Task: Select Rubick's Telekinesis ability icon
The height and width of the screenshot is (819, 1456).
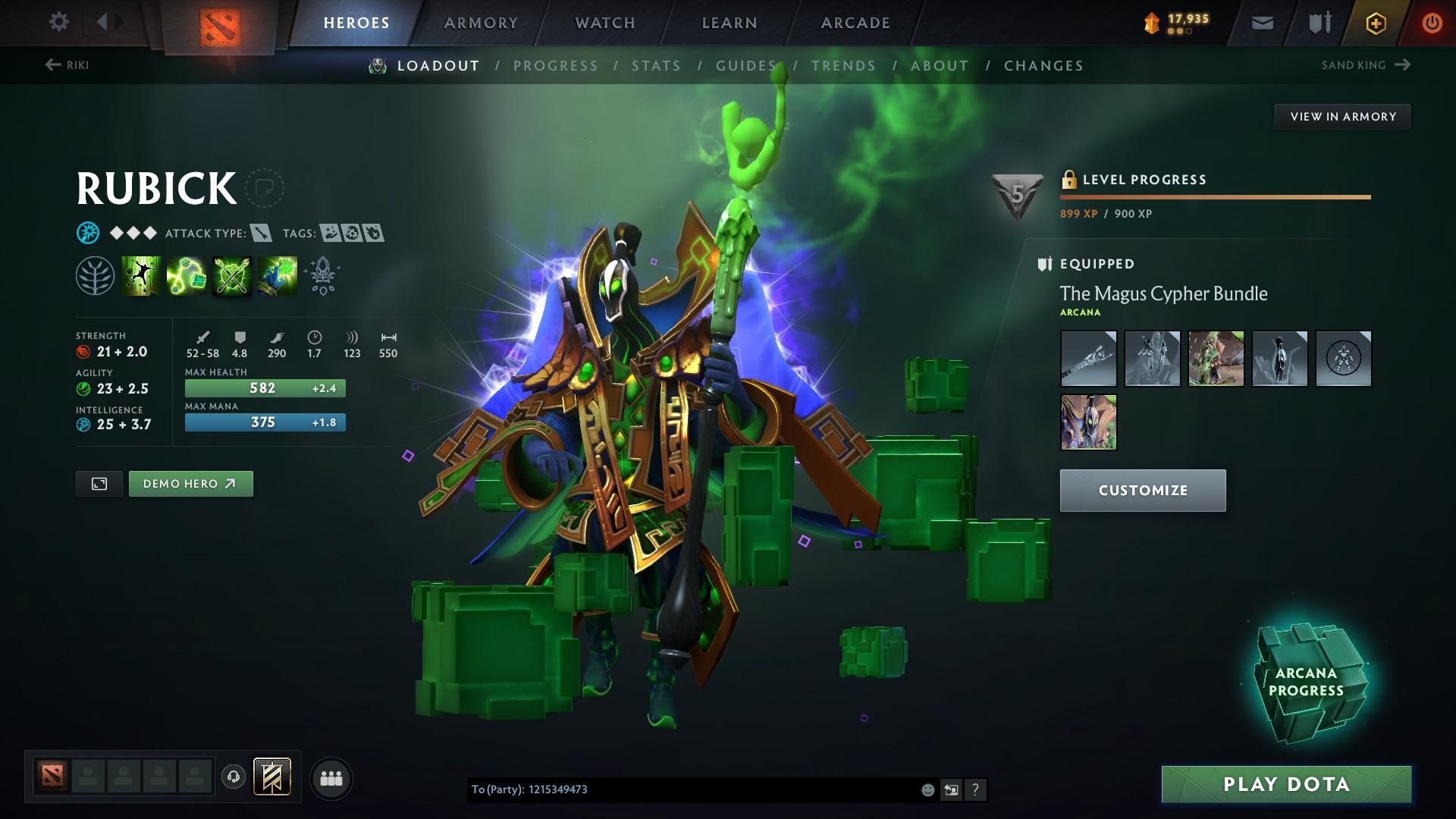Action: pos(140,275)
